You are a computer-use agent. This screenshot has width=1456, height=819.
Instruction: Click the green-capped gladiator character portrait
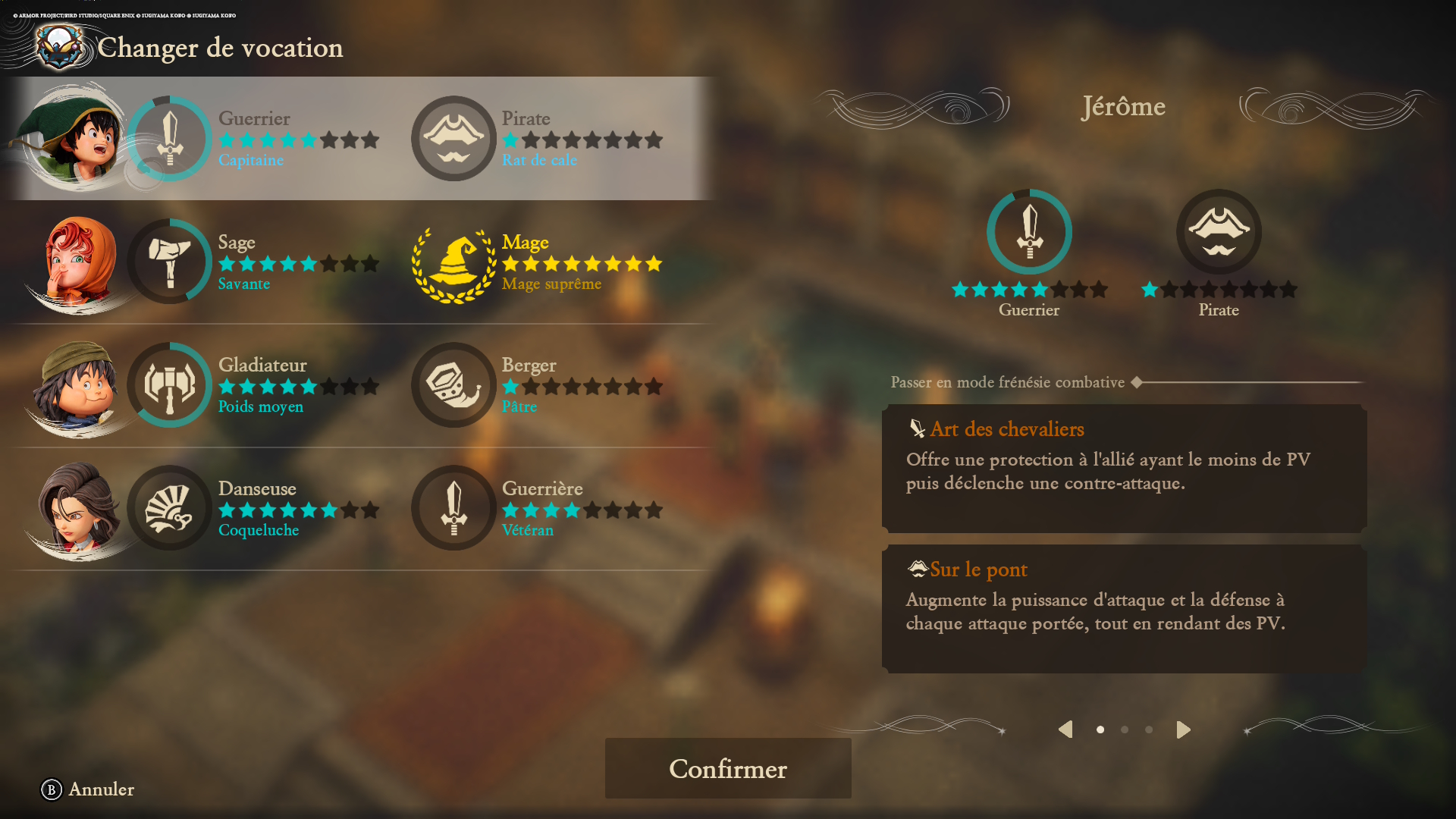point(76,385)
